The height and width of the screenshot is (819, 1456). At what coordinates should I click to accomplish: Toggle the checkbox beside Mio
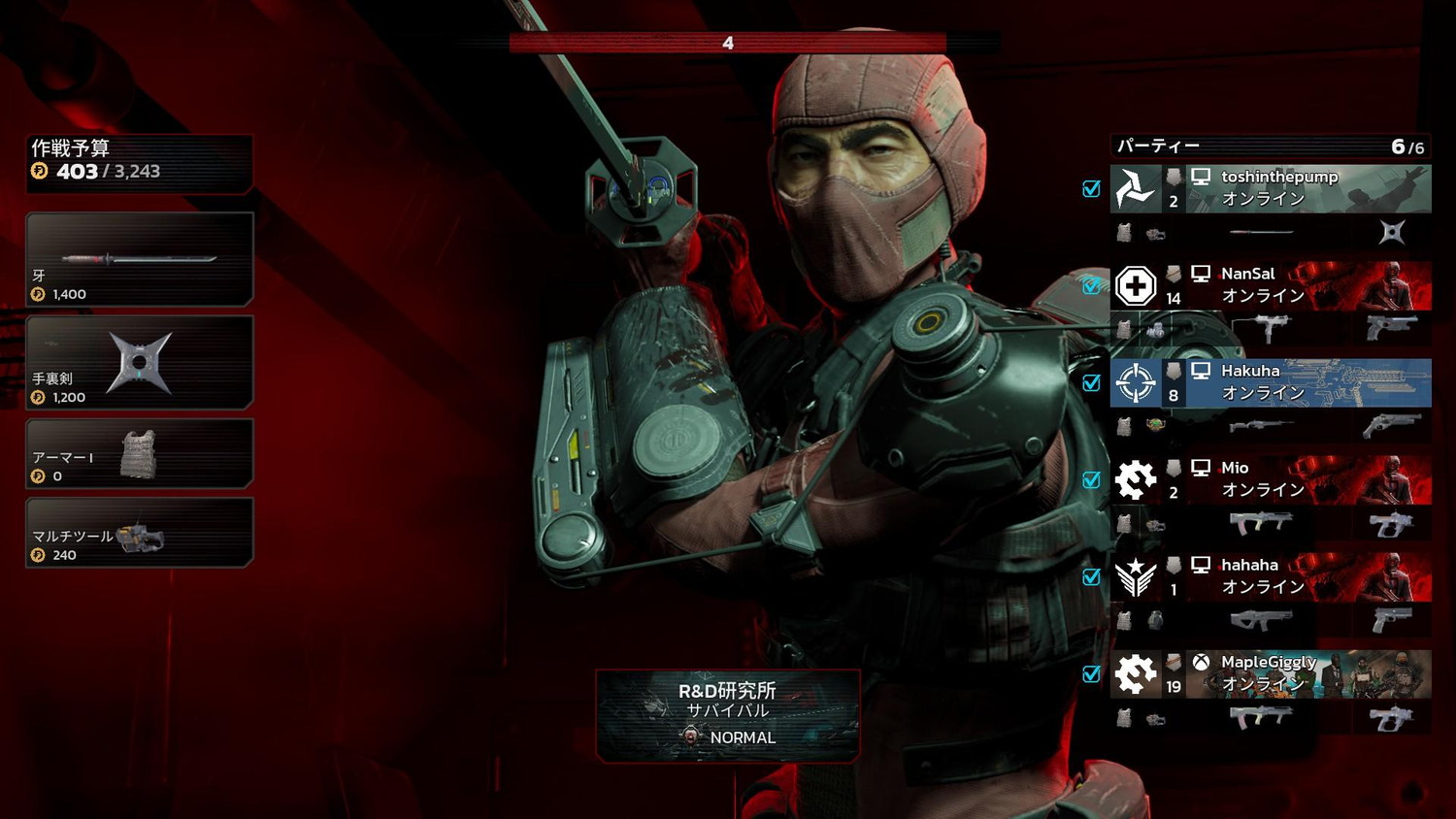tap(1092, 480)
